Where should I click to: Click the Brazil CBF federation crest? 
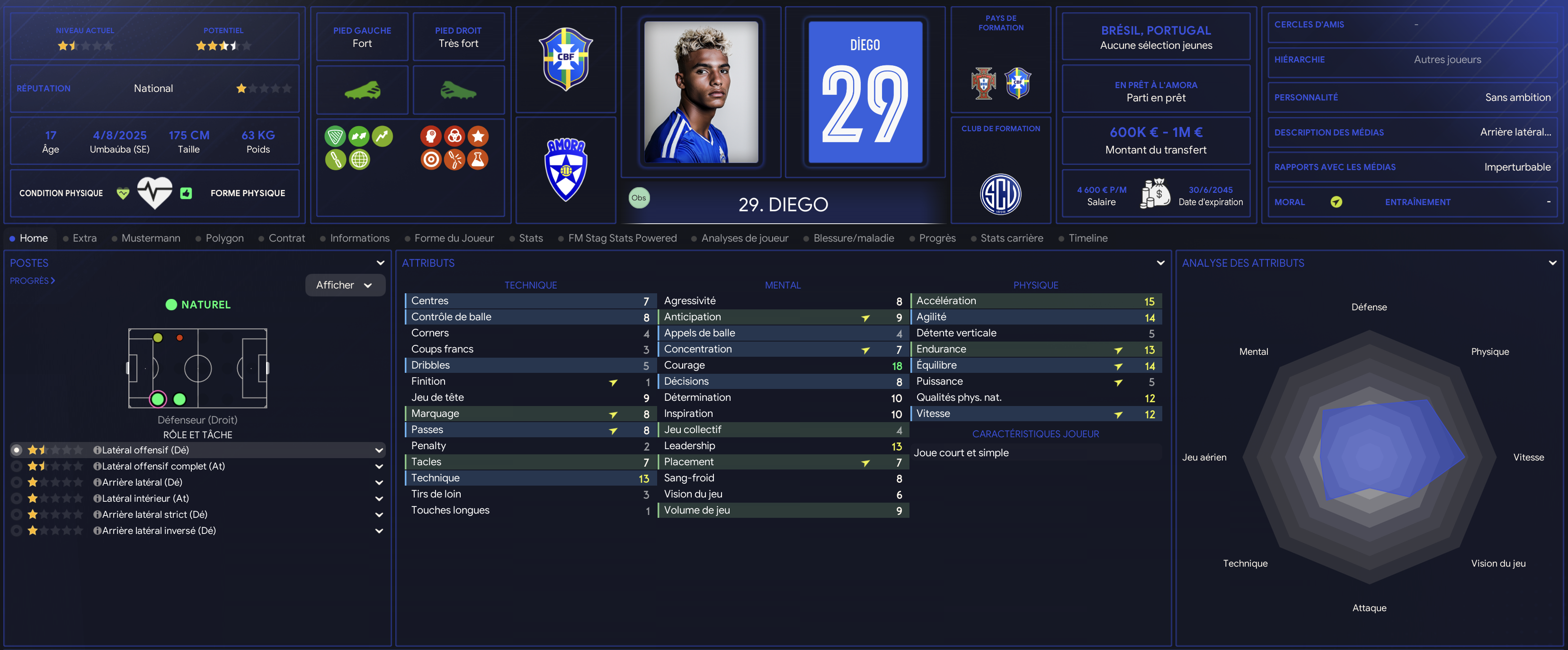565,59
